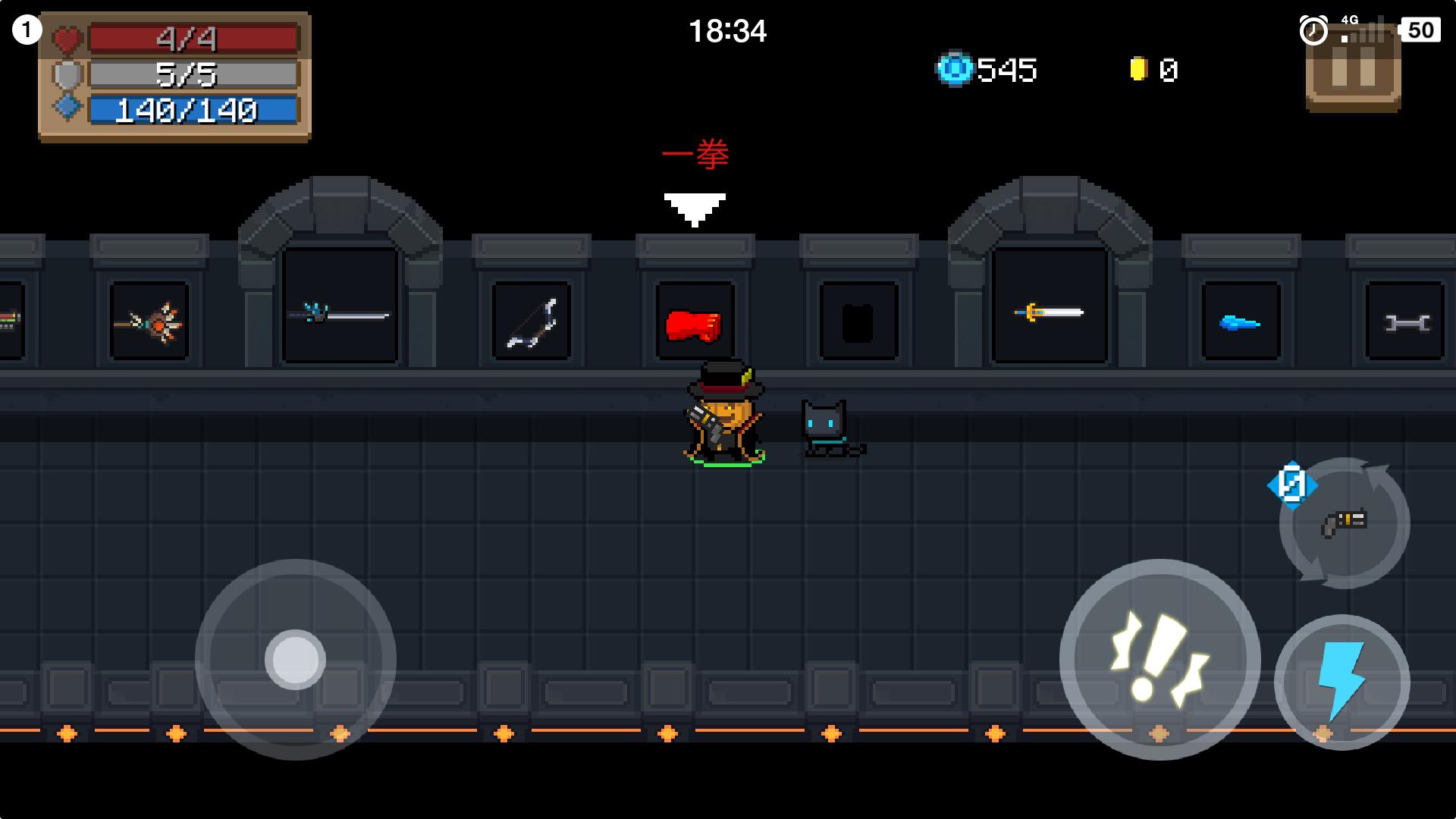The image size is (1456, 819).
Task: Tap the virtual joystick knob
Action: (295, 659)
